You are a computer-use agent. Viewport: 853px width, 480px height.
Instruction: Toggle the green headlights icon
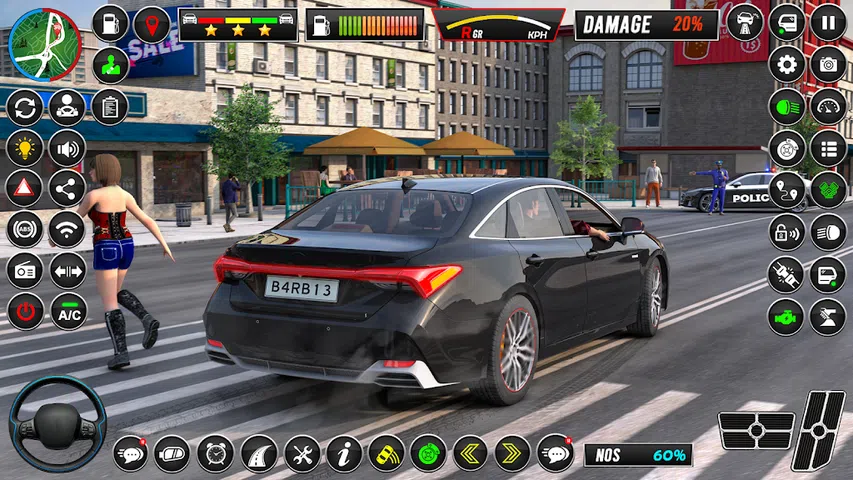coord(787,107)
